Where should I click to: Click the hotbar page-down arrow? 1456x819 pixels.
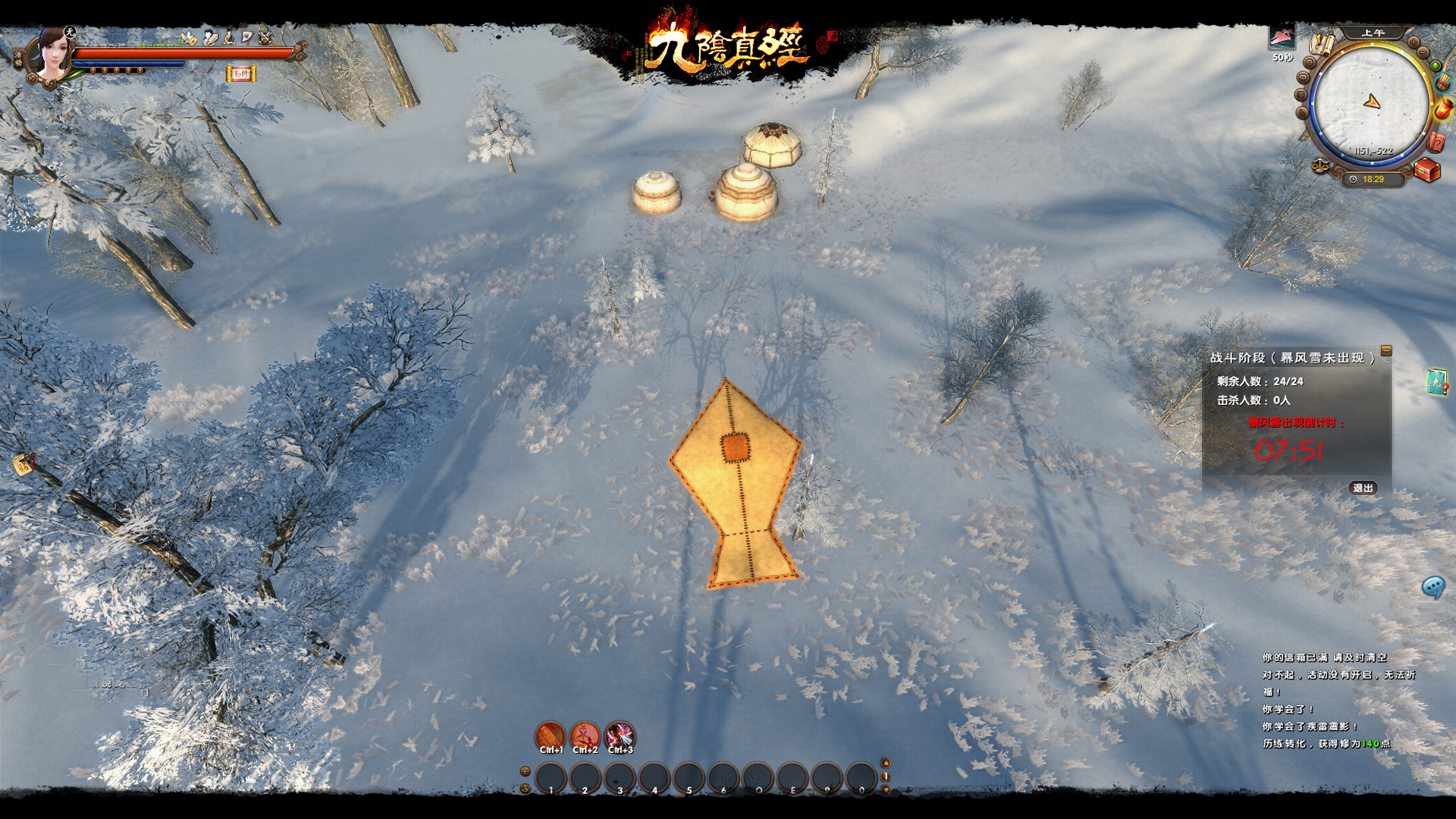(x=886, y=789)
